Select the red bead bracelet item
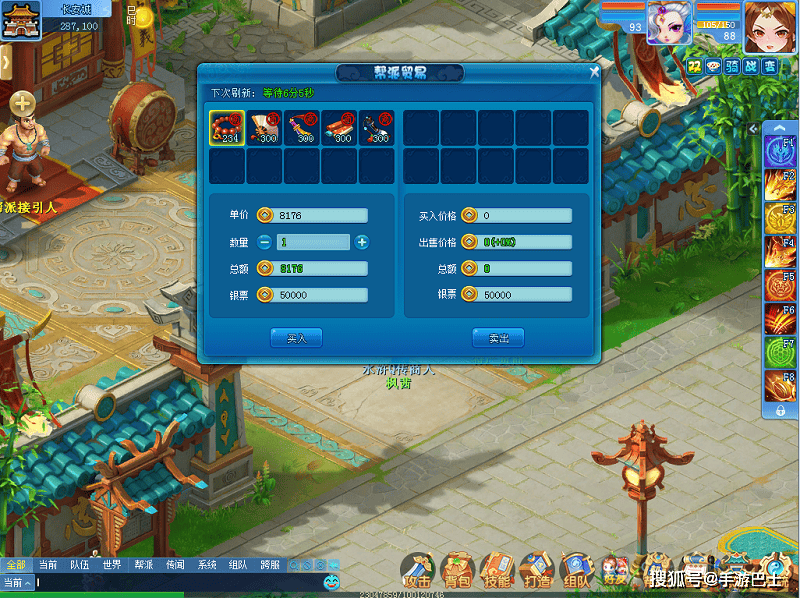The image size is (800, 598). pos(227,128)
